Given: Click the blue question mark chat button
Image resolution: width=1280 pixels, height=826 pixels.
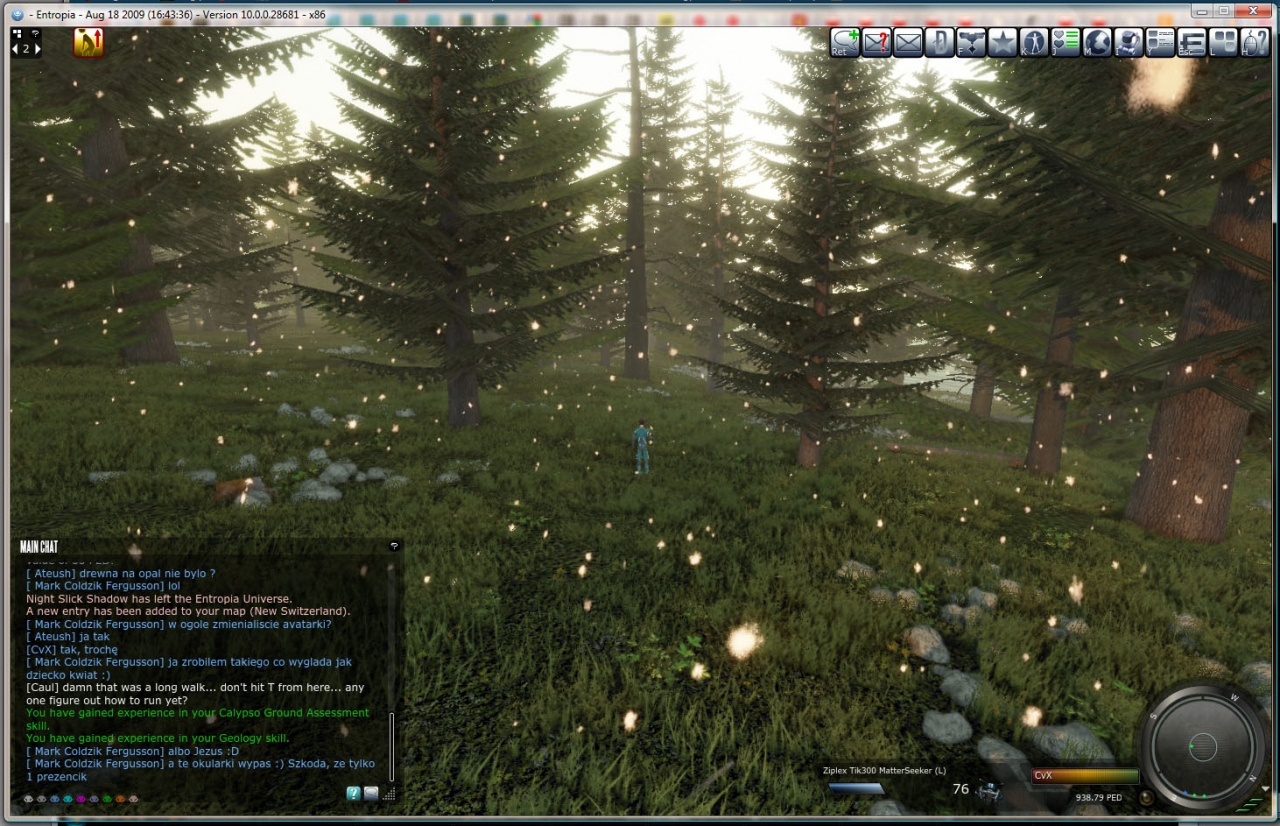Looking at the screenshot, I should (353, 793).
